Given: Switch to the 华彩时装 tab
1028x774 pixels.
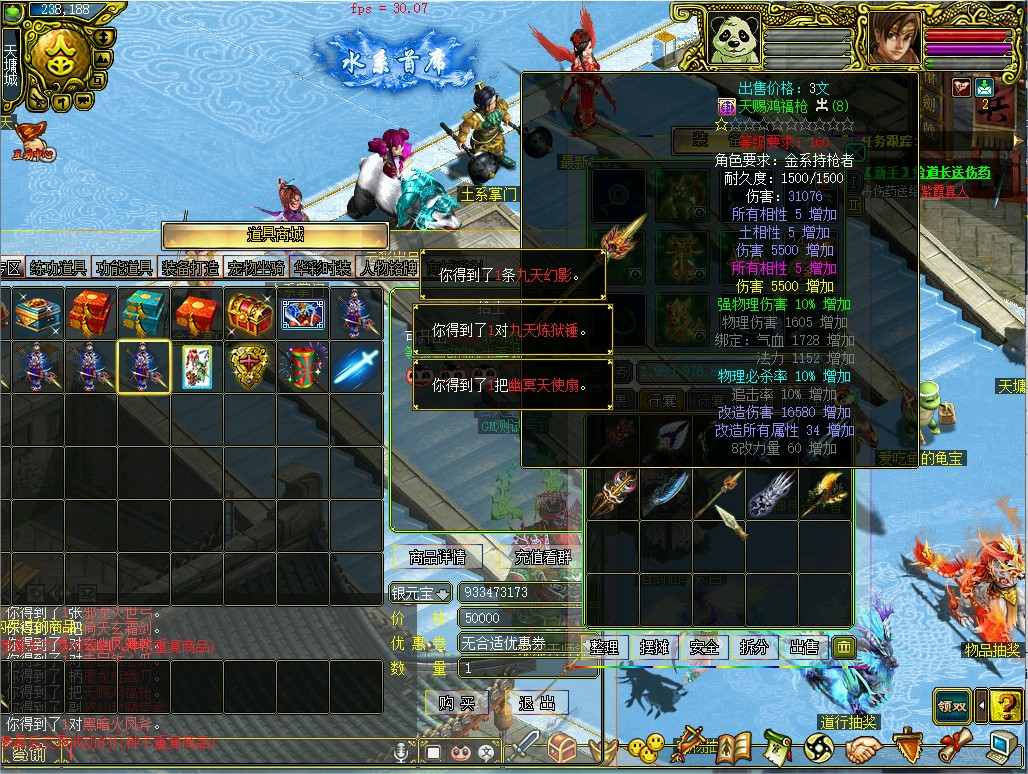Looking at the screenshot, I should 322,268.
